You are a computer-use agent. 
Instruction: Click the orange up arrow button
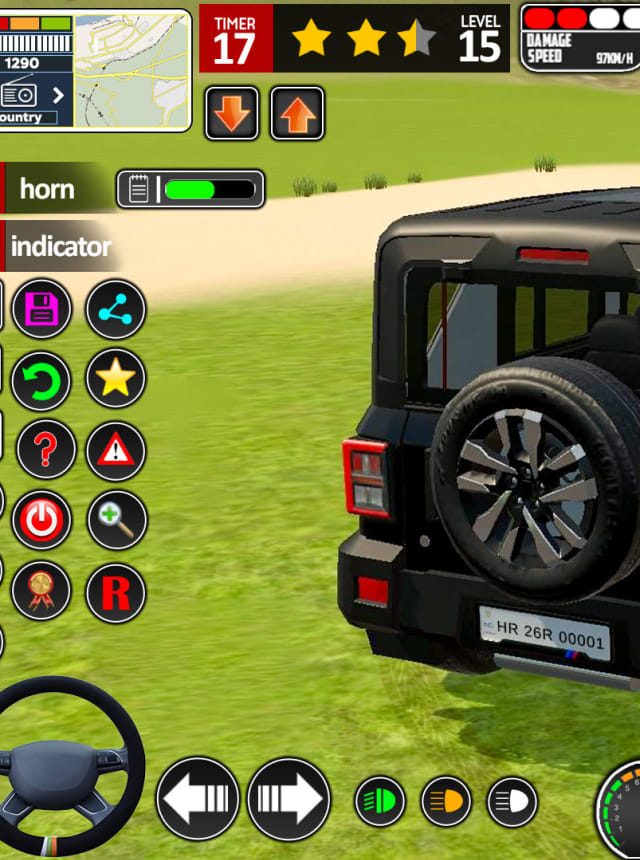[297, 114]
